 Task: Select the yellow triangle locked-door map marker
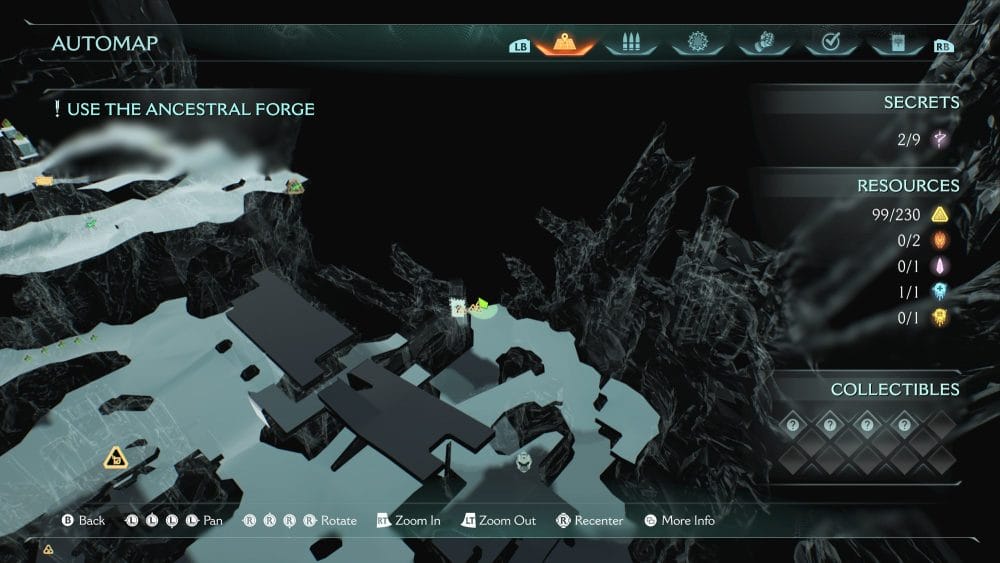pos(117,459)
